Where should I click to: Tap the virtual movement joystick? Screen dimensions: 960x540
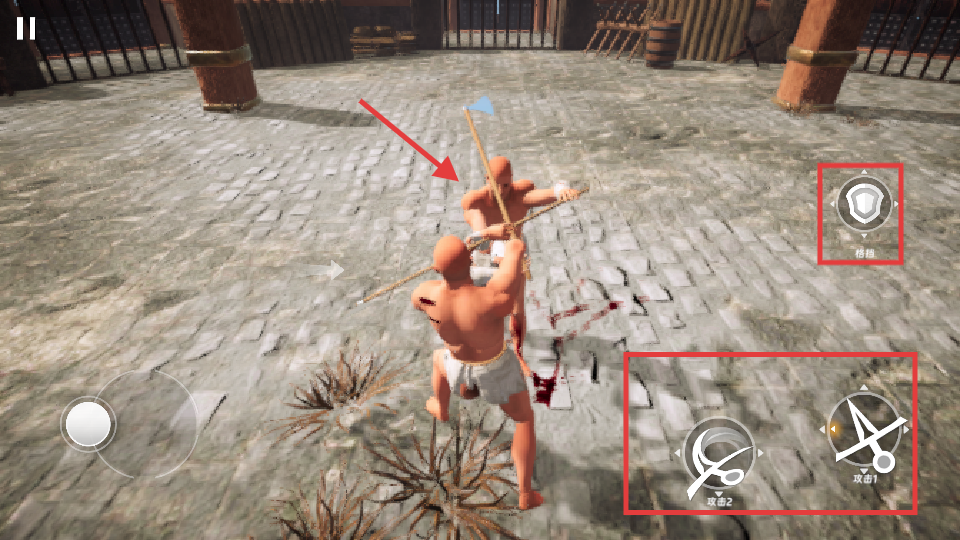pos(90,425)
